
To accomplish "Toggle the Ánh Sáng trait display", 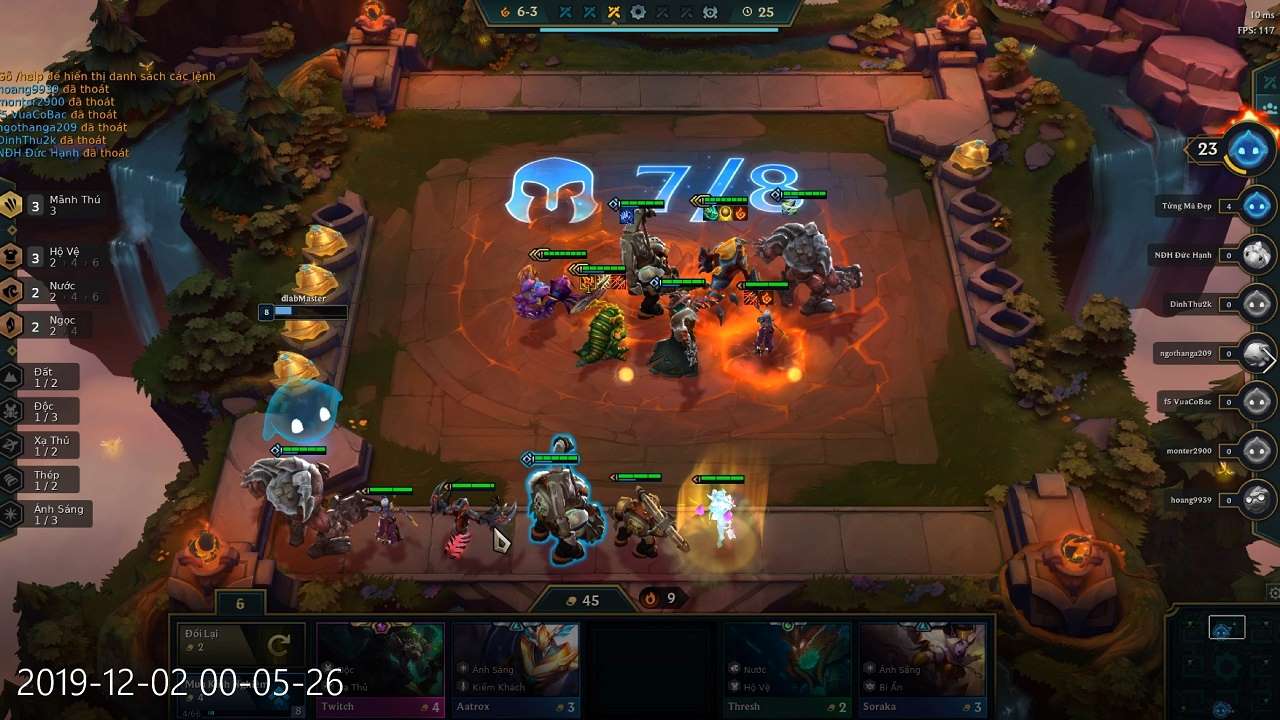I will point(10,511).
